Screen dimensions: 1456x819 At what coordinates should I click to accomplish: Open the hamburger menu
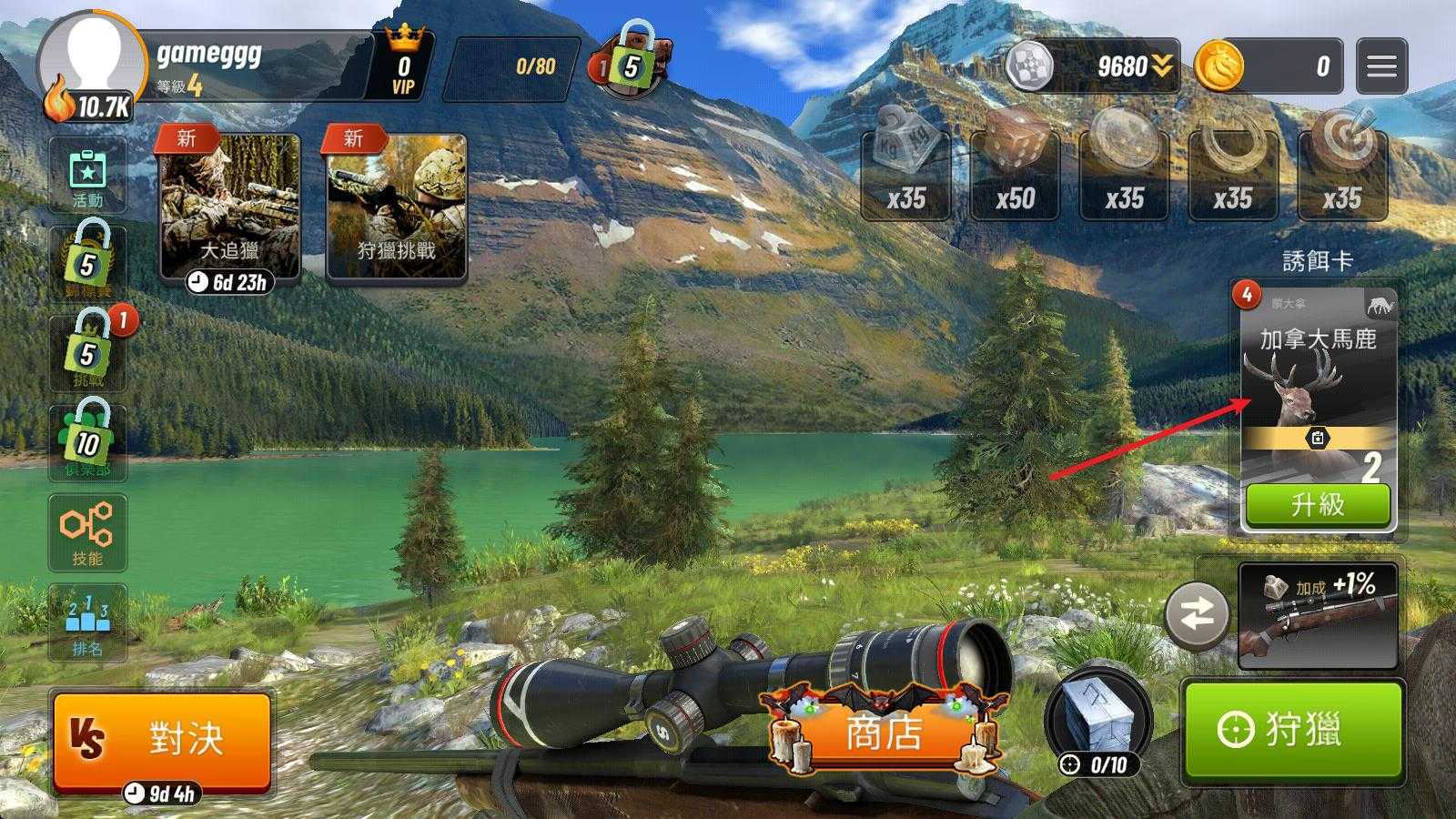[x=1380, y=66]
